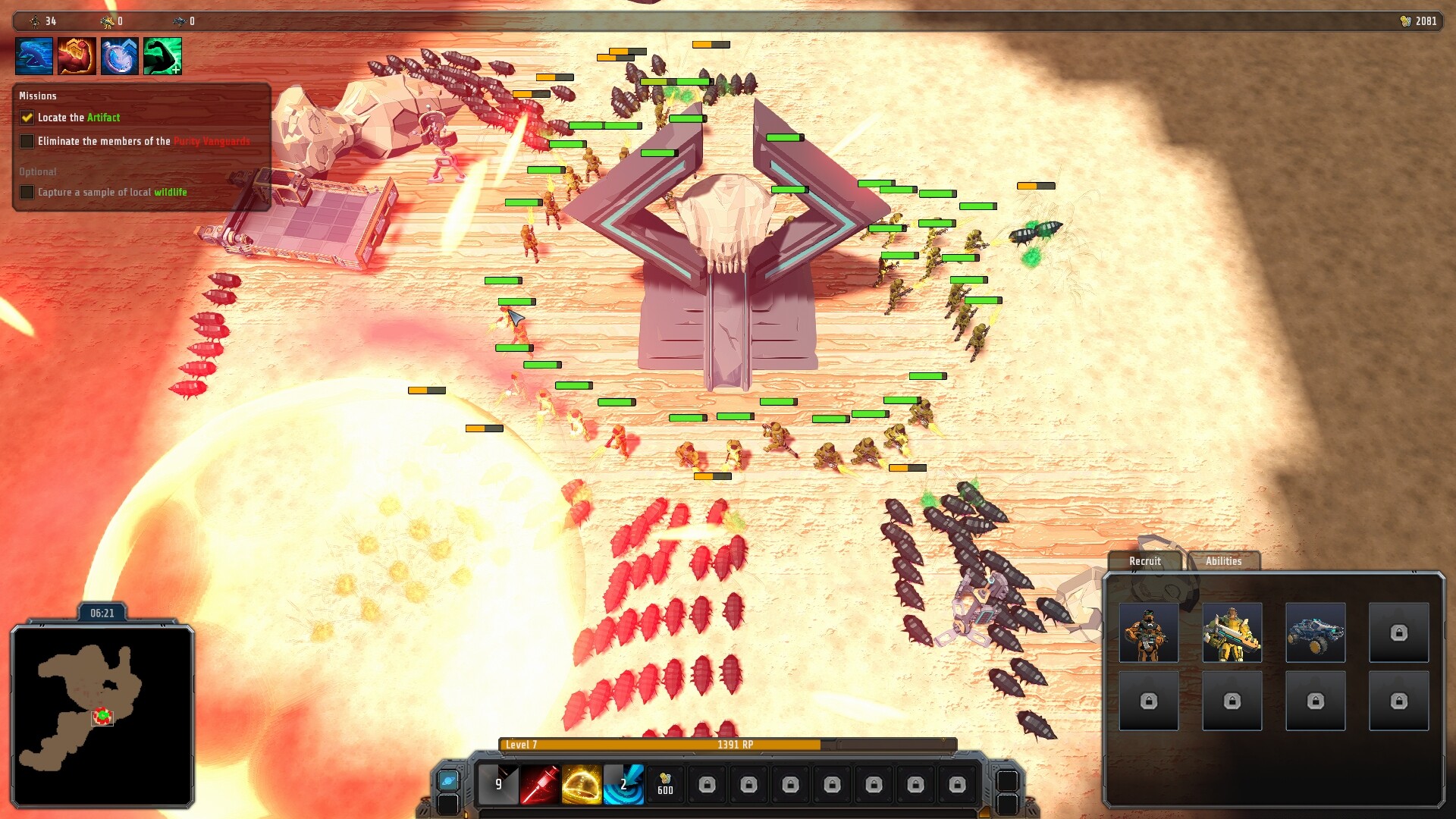Viewport: 1456px width, 819px height.
Task: Switch to the Abilities tab
Action: click(x=1223, y=561)
